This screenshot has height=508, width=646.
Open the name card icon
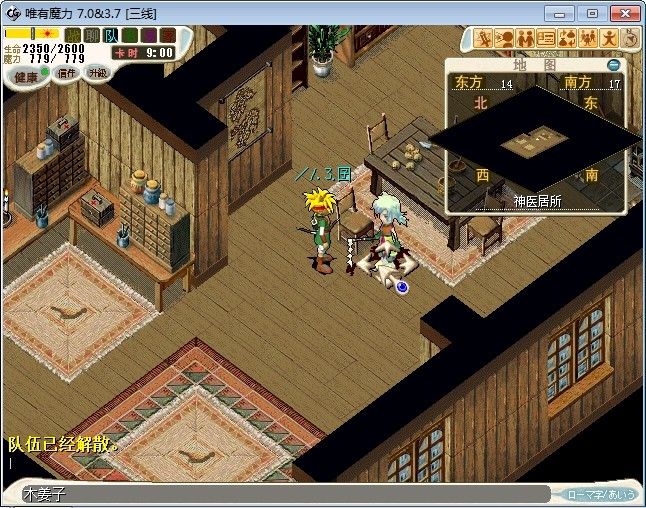pyautogui.click(x=546, y=38)
